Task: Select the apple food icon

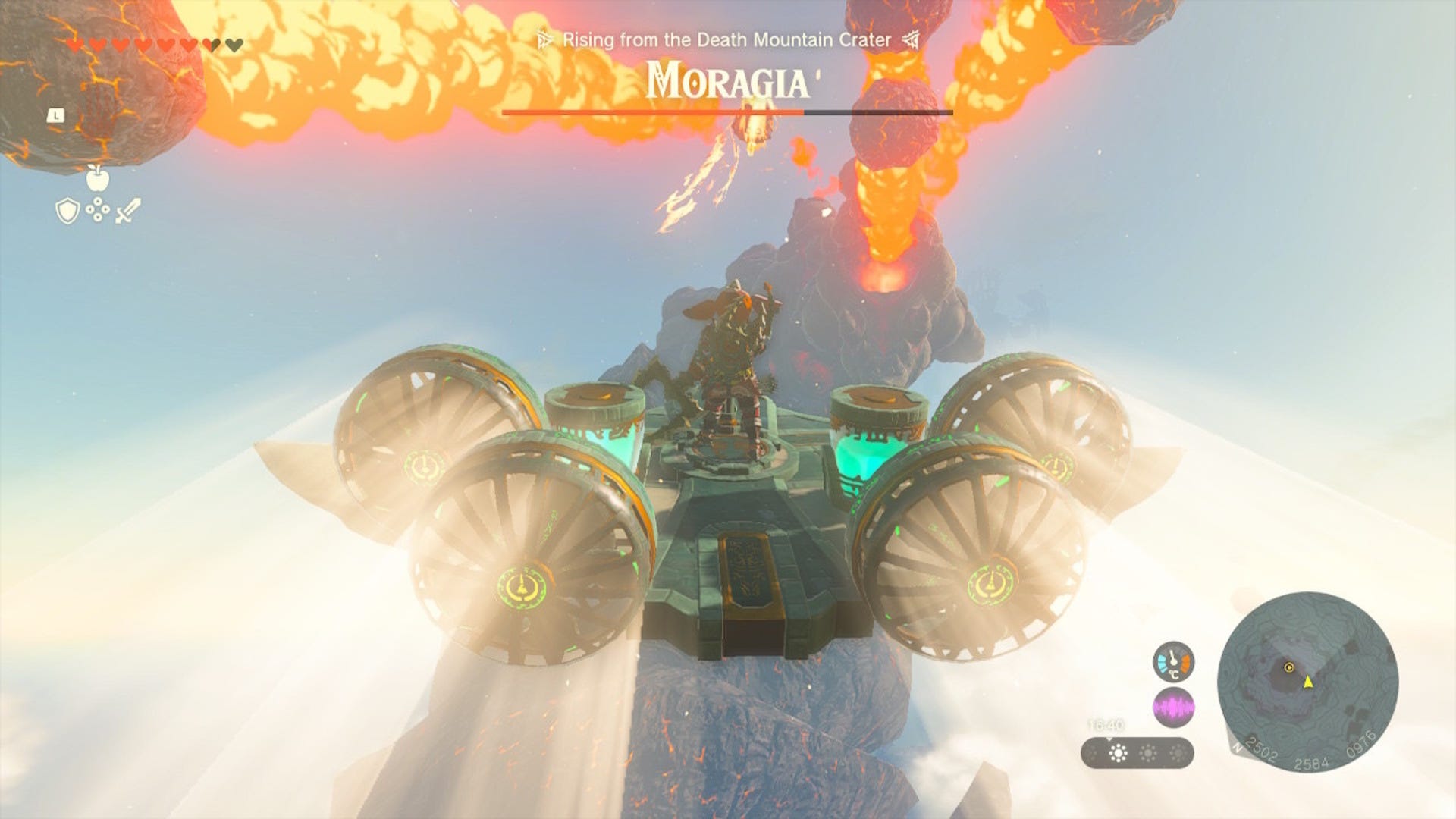Action: coord(98,179)
